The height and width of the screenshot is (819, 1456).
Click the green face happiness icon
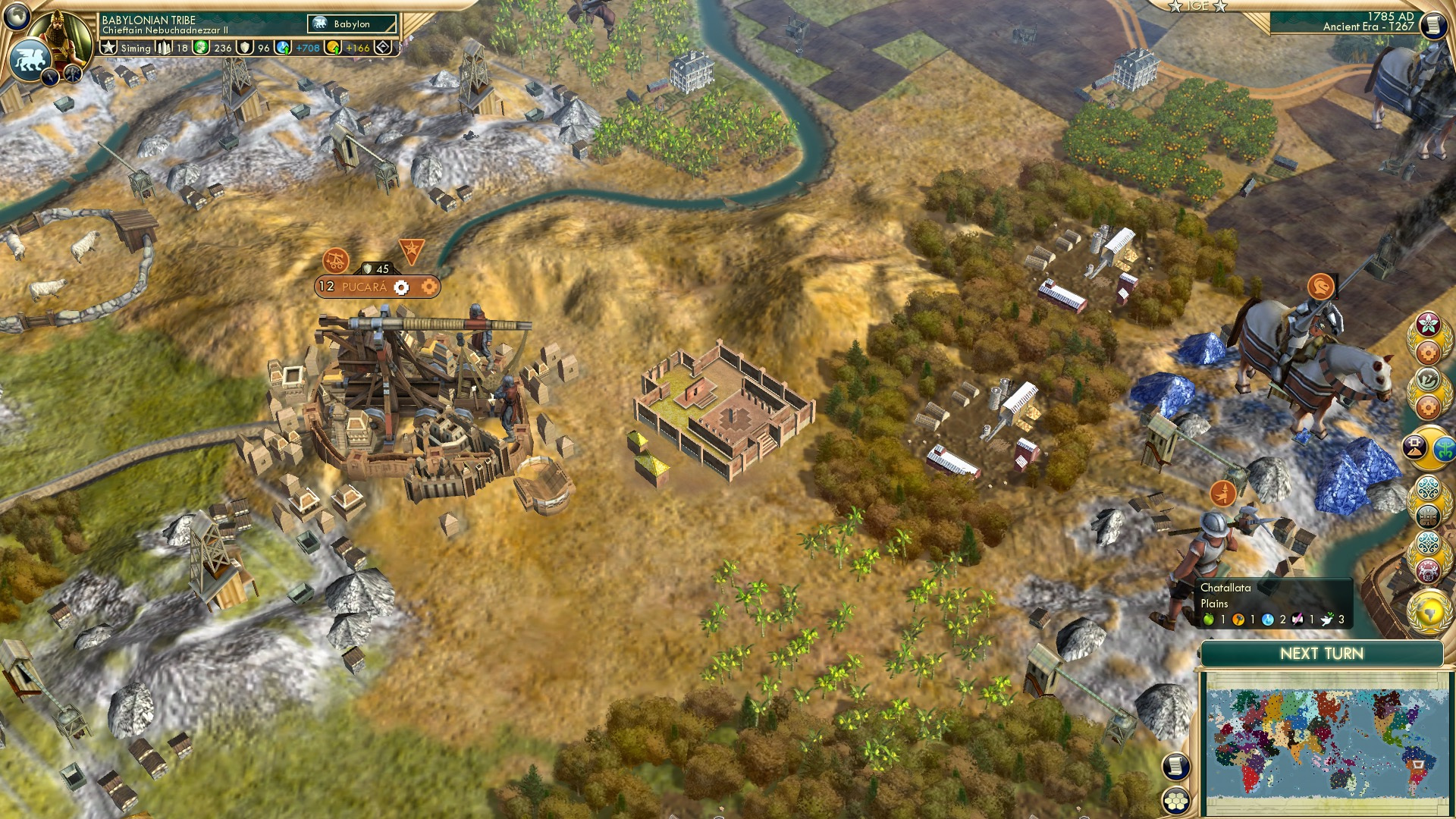tap(201, 48)
